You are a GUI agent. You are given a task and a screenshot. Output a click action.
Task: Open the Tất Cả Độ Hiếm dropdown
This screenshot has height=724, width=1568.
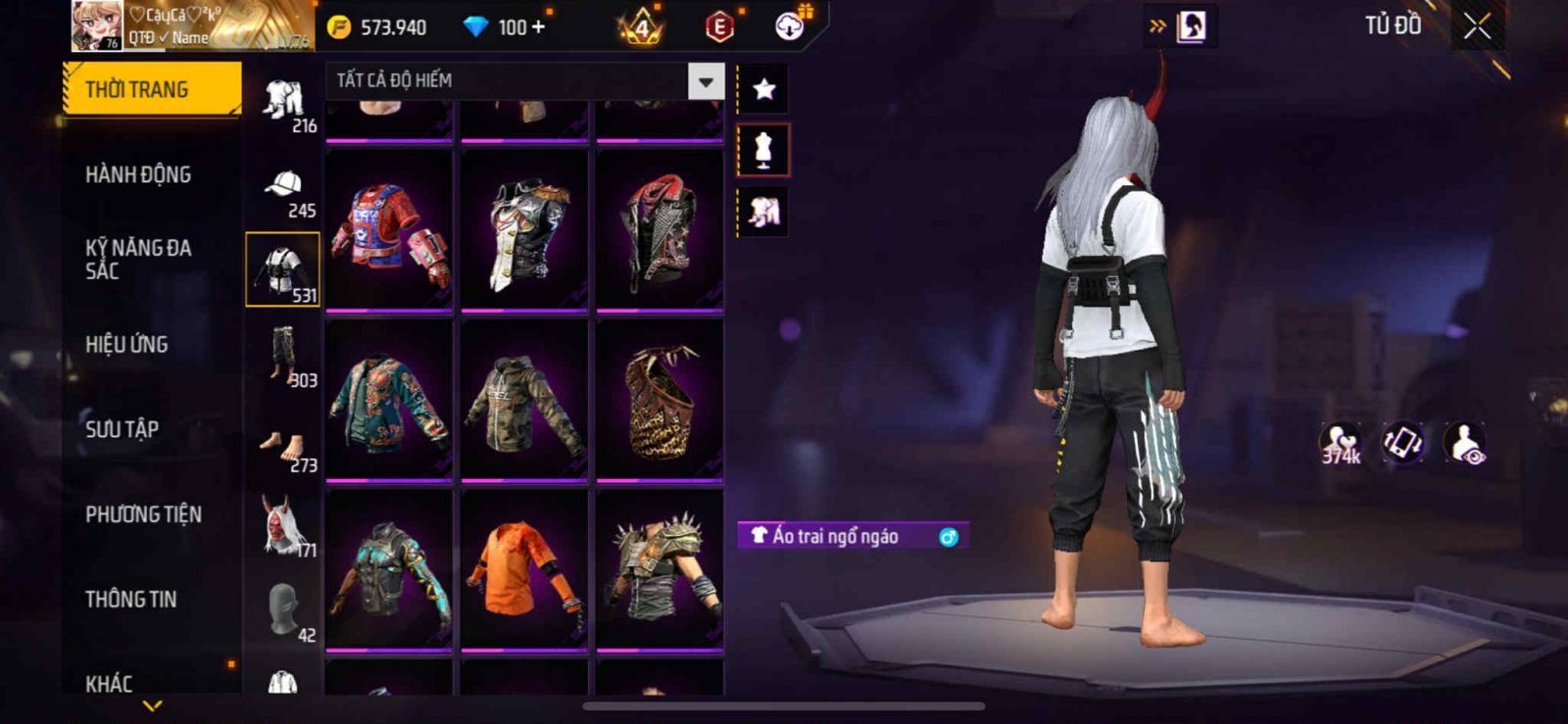(x=706, y=81)
